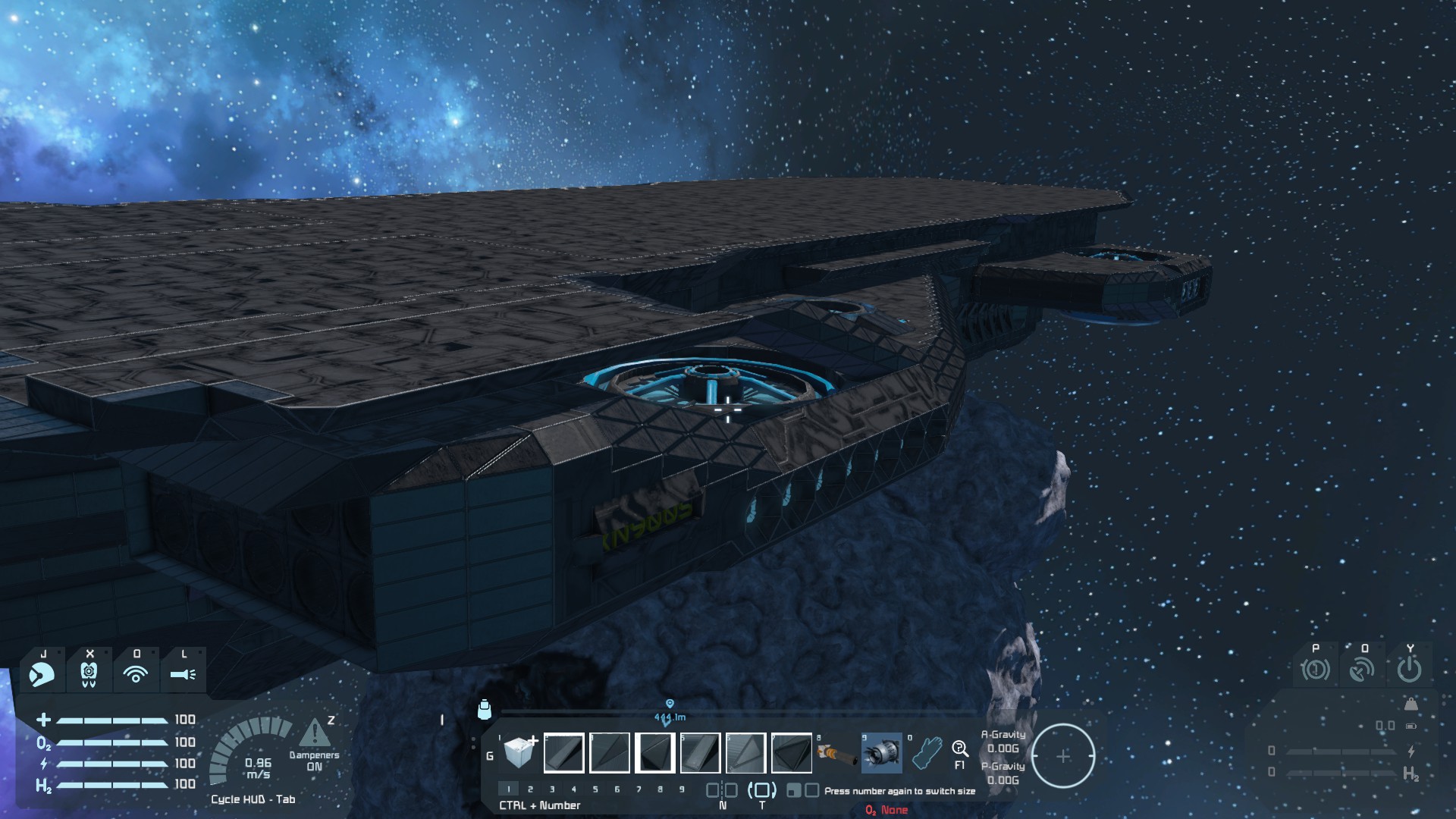Image resolution: width=1456 pixels, height=819 pixels.
Task: Toggle the broadcasting signal icon
Action: pyautogui.click(x=136, y=673)
